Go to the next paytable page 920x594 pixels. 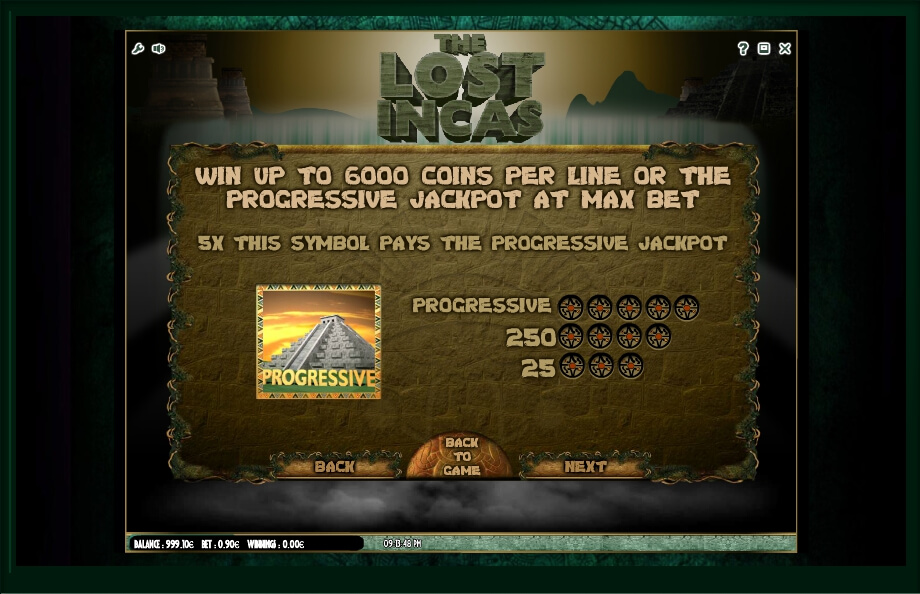tap(585, 466)
